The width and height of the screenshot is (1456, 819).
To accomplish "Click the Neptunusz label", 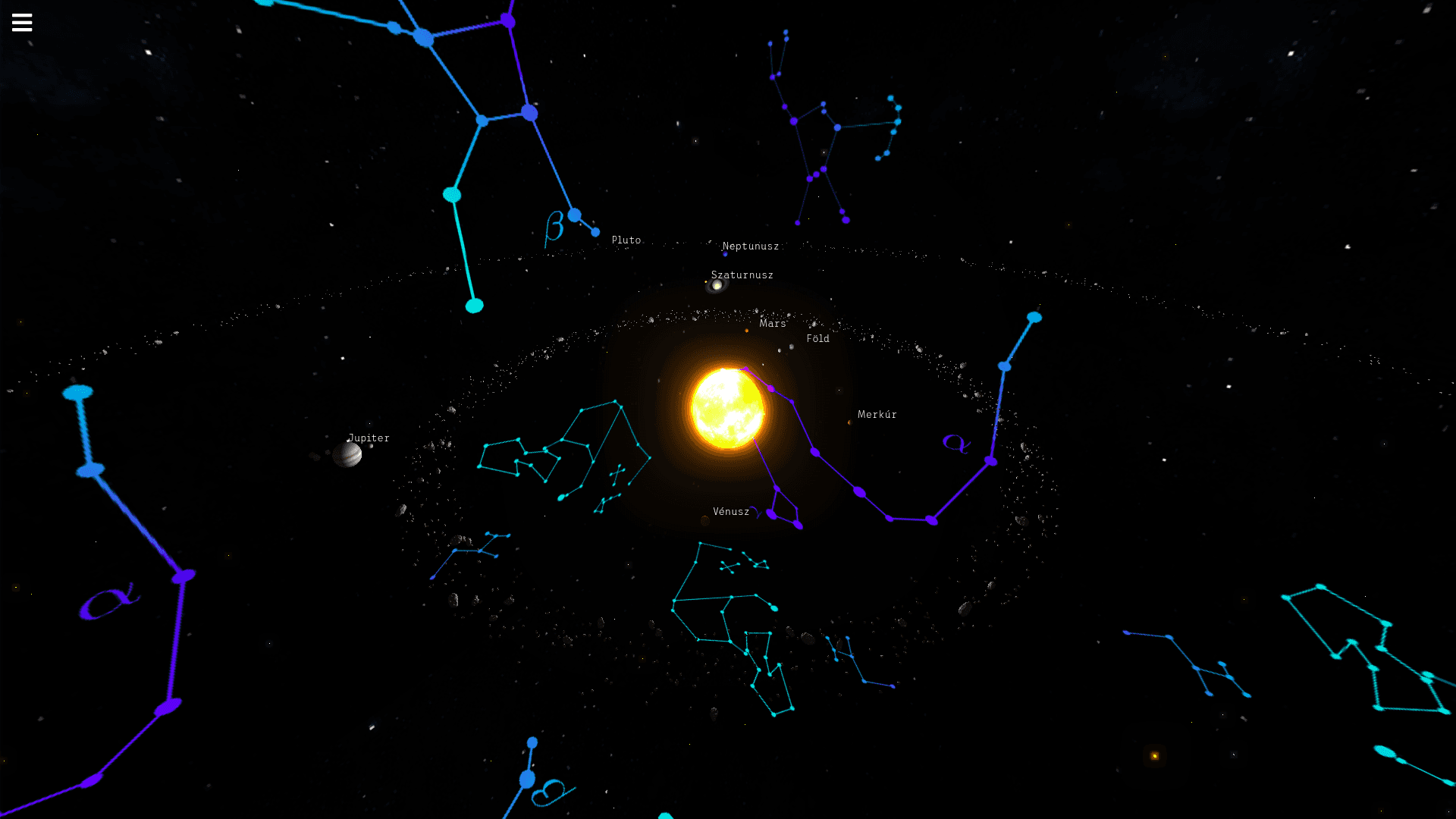I will click(x=752, y=246).
